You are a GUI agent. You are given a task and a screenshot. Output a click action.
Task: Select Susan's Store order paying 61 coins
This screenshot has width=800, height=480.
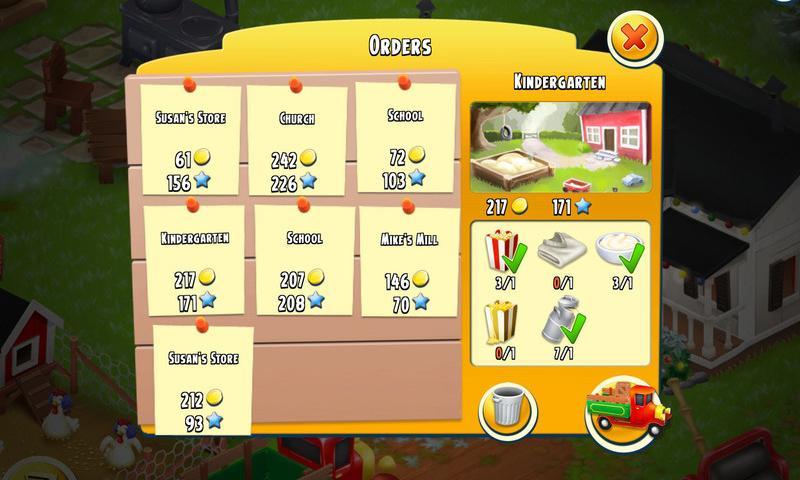click(190, 140)
